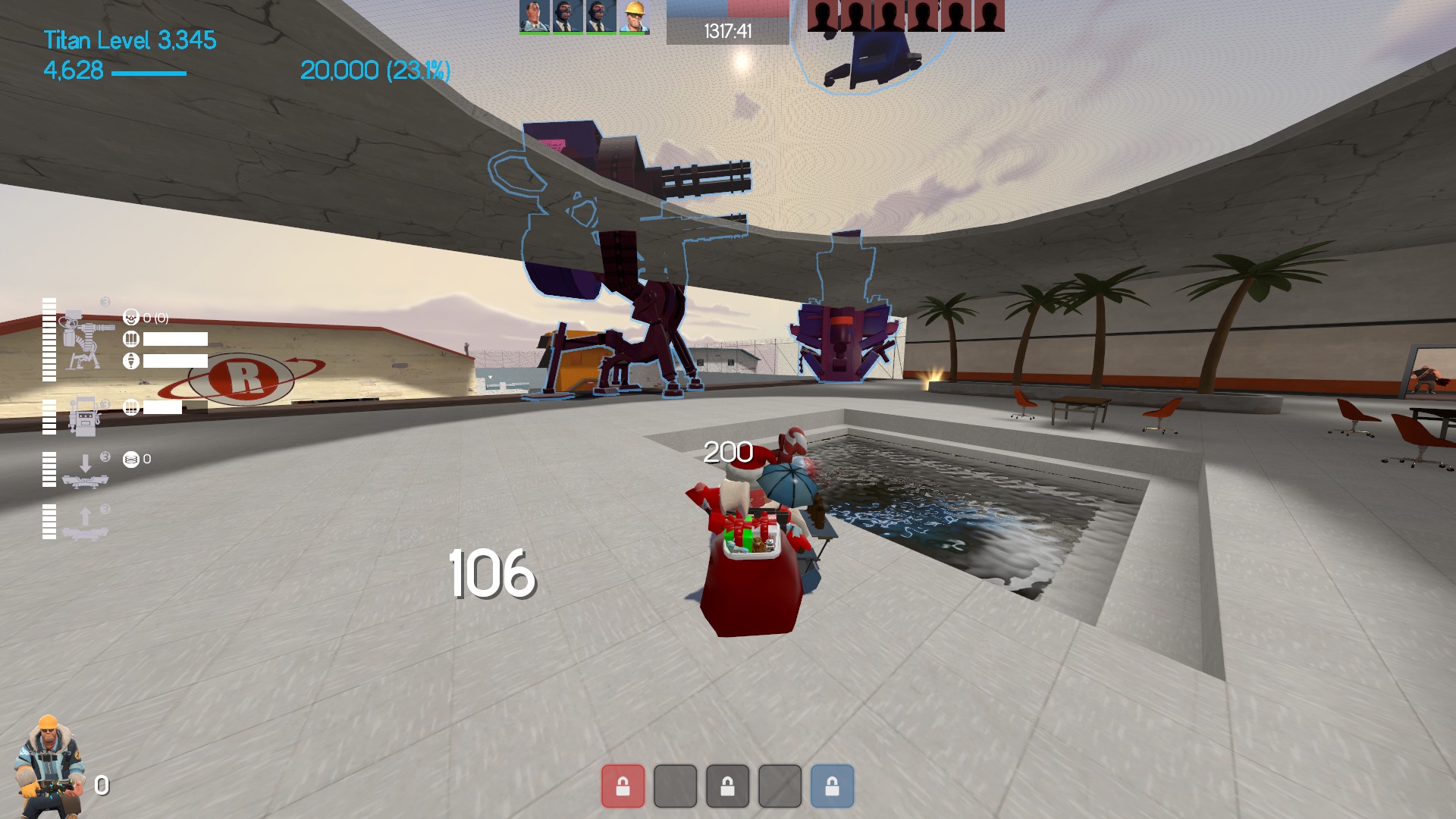Viewport: 1456px width, 819px height.
Task: Select the hard-hat Engineer teammate portrait
Action: coord(633,17)
